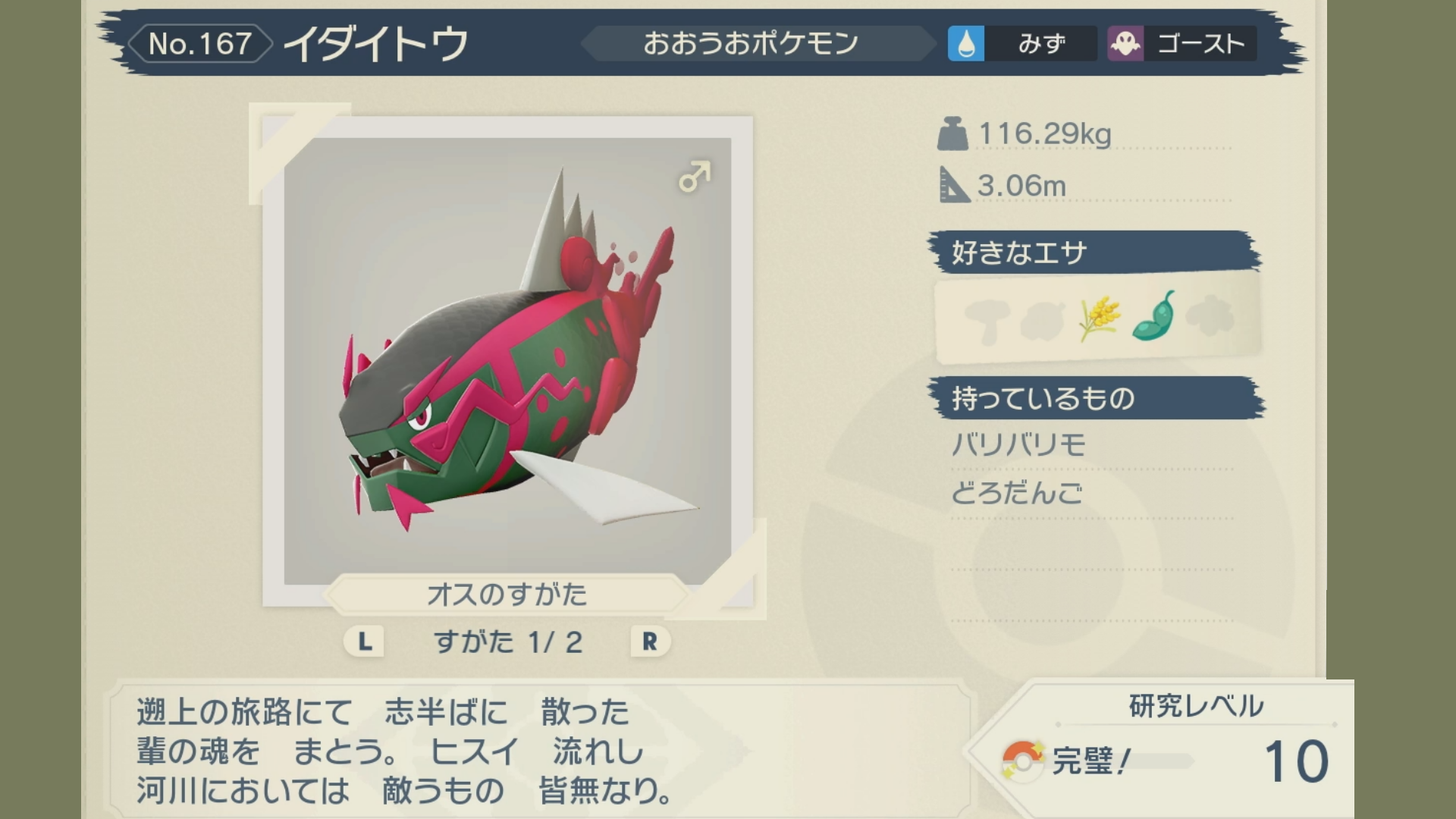This screenshot has height=819, width=1456.
Task: Click the オスのすがた form label
Action: (x=507, y=595)
